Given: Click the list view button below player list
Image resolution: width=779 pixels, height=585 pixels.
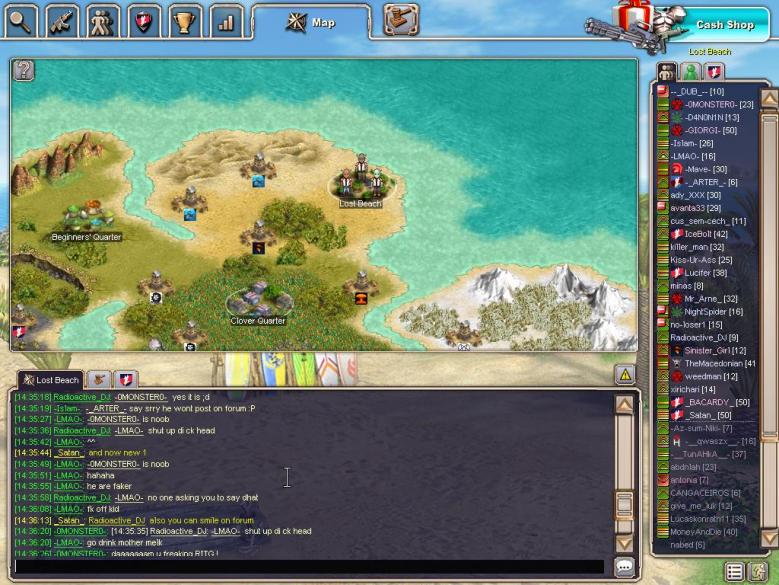Looking at the screenshot, I should 735,572.
